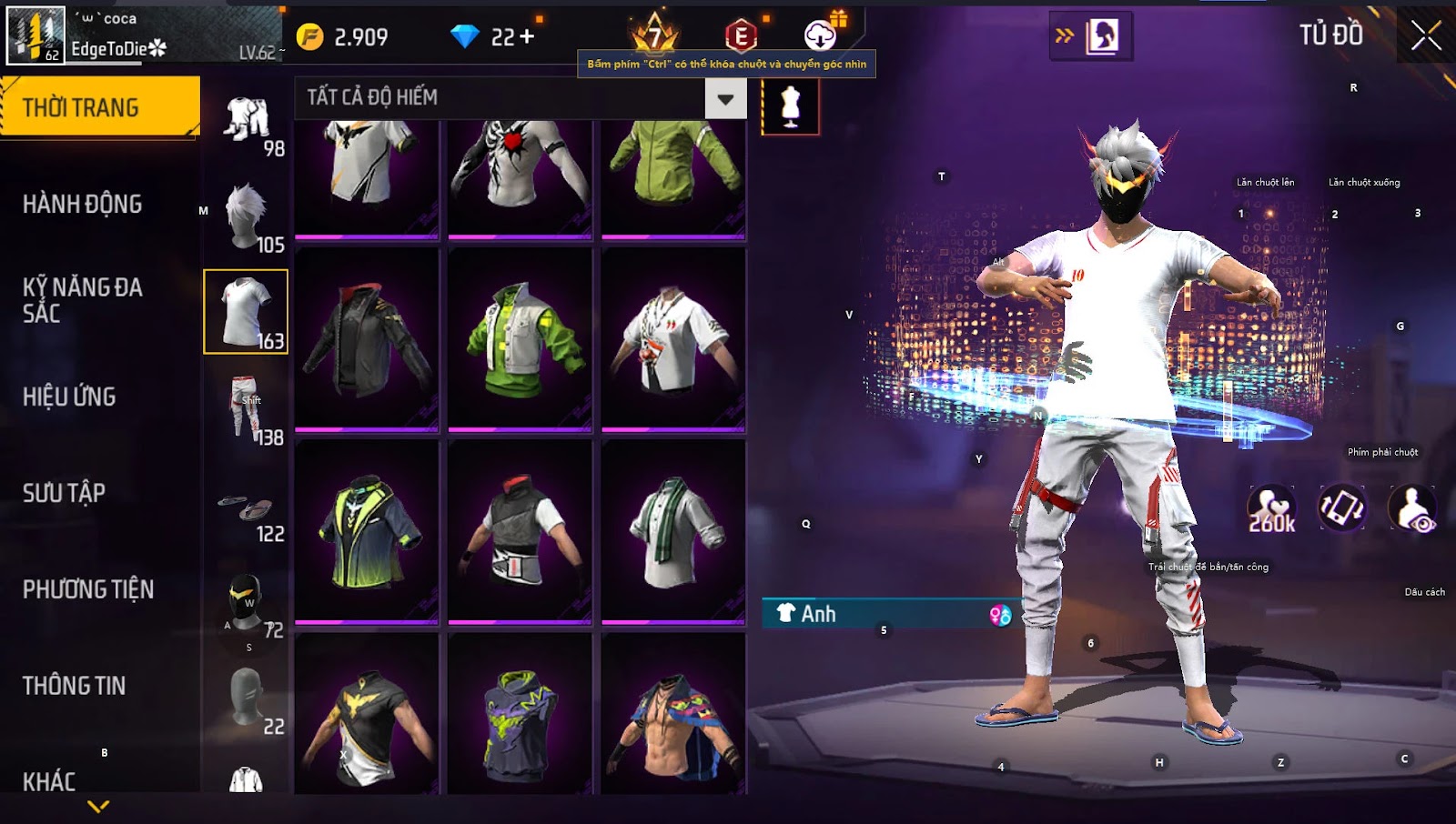Open the Phương Tiện tab
This screenshot has width=1456, height=824.
click(x=88, y=589)
